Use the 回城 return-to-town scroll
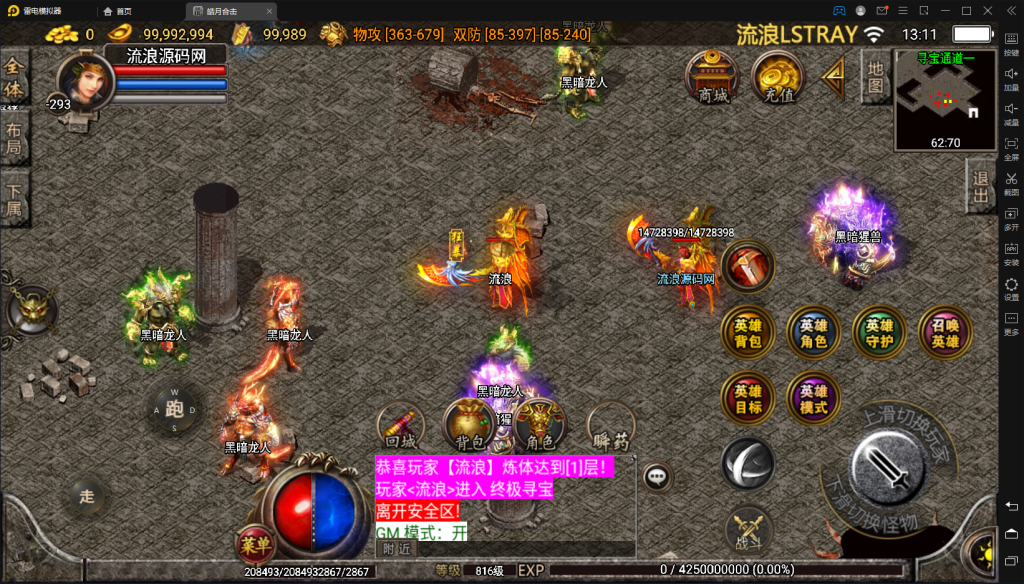The width and height of the screenshot is (1024, 584). [401, 428]
